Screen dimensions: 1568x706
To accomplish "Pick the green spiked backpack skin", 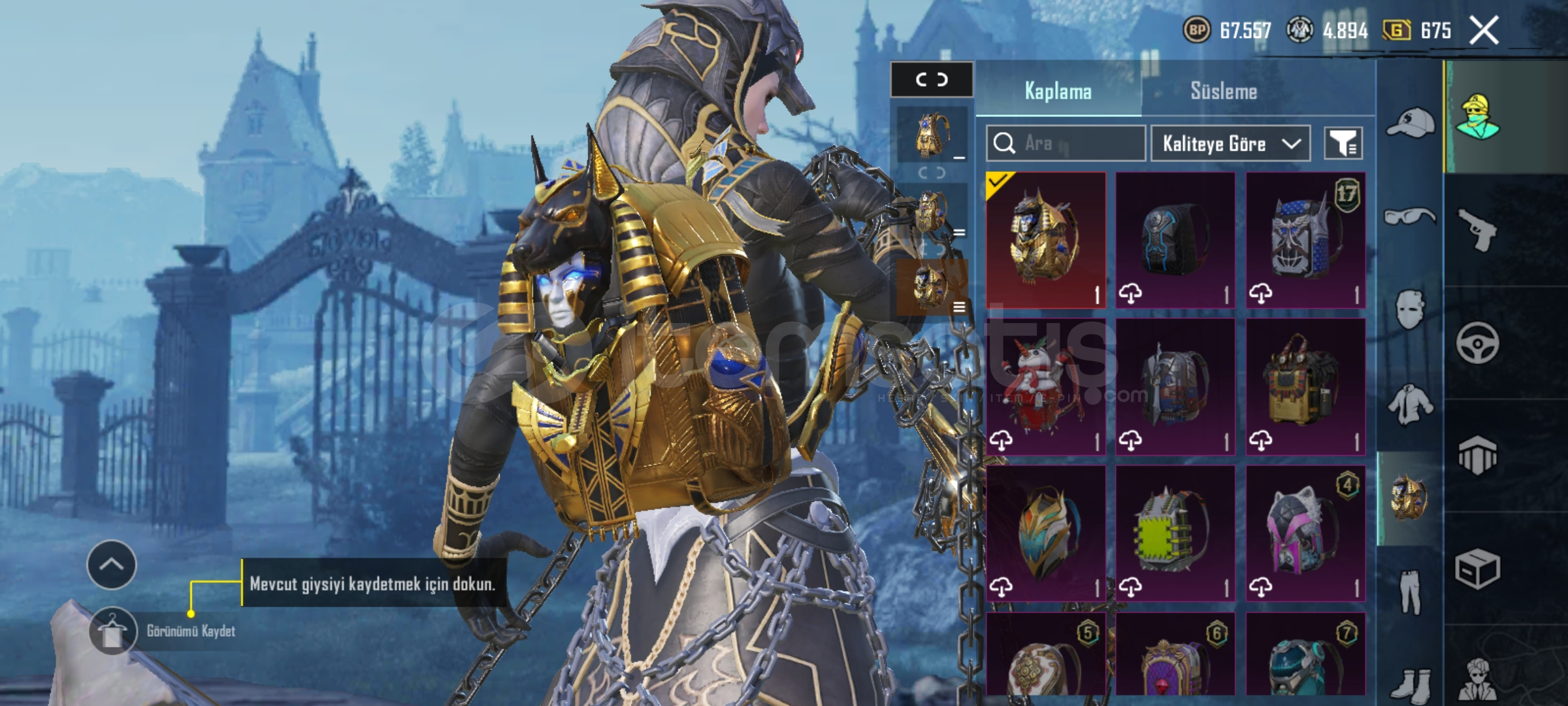I will click(x=1175, y=533).
